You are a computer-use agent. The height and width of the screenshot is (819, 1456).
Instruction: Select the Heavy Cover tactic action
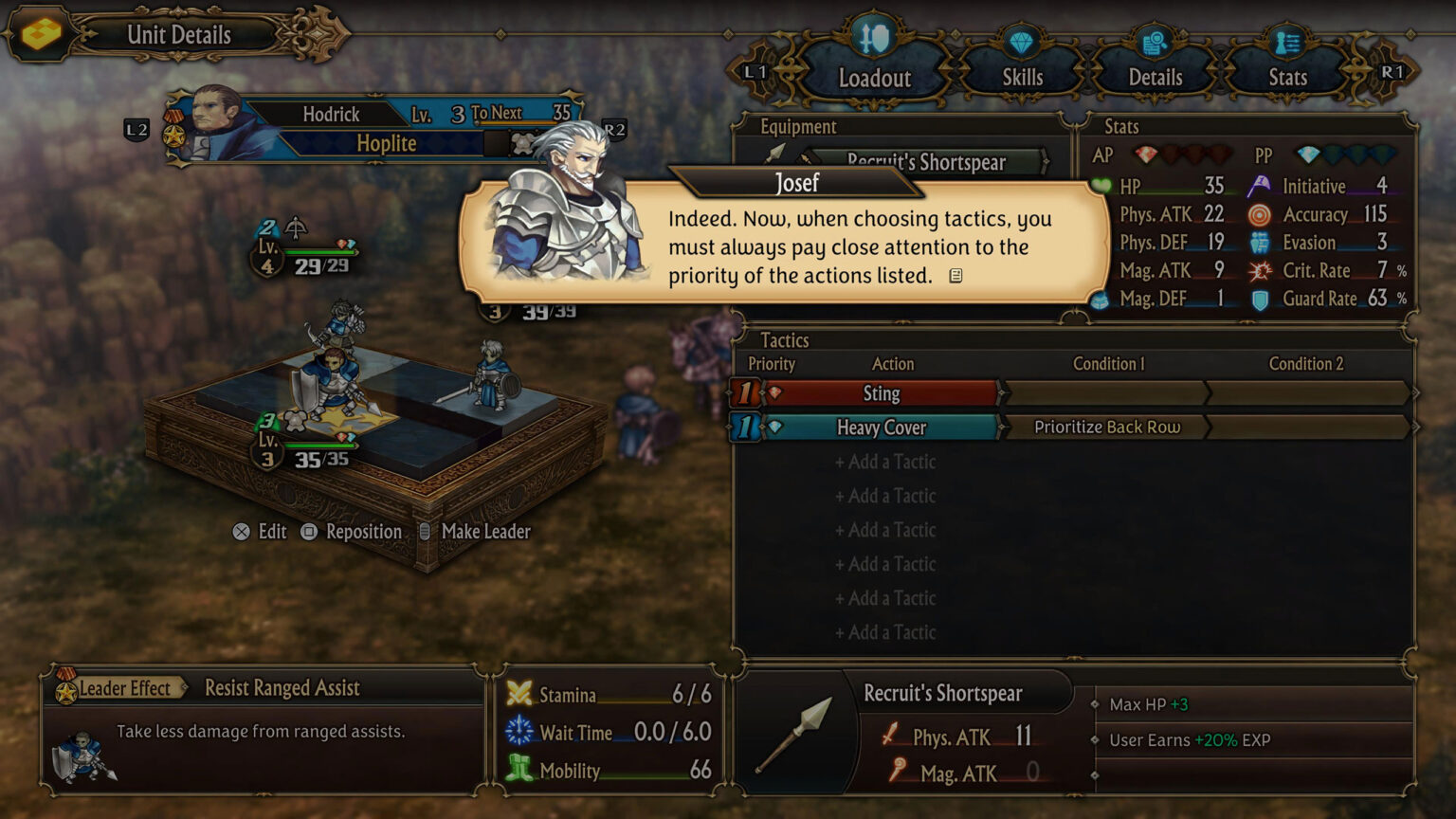pos(881,428)
